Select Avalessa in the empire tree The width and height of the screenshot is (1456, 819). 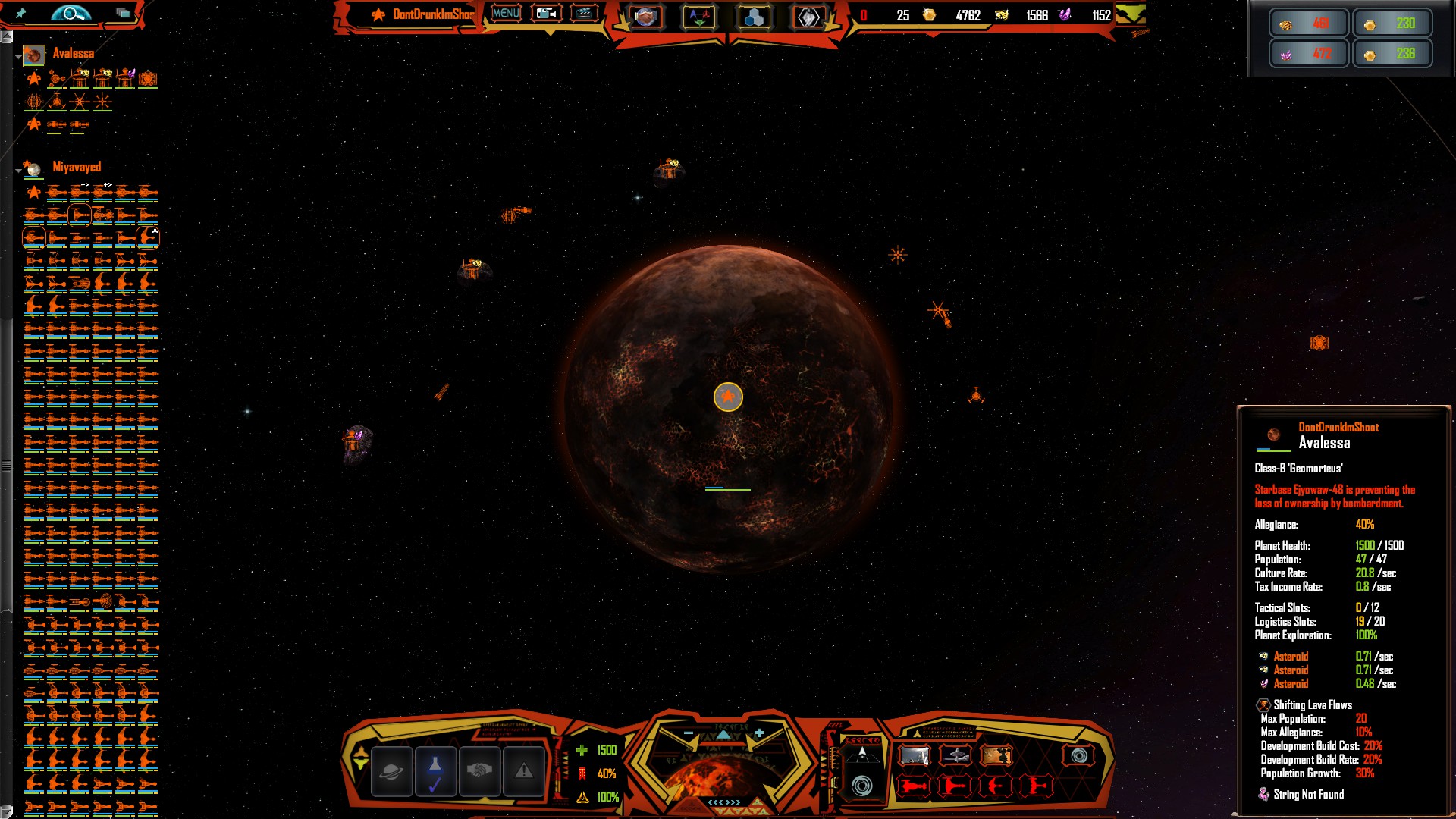[x=73, y=53]
